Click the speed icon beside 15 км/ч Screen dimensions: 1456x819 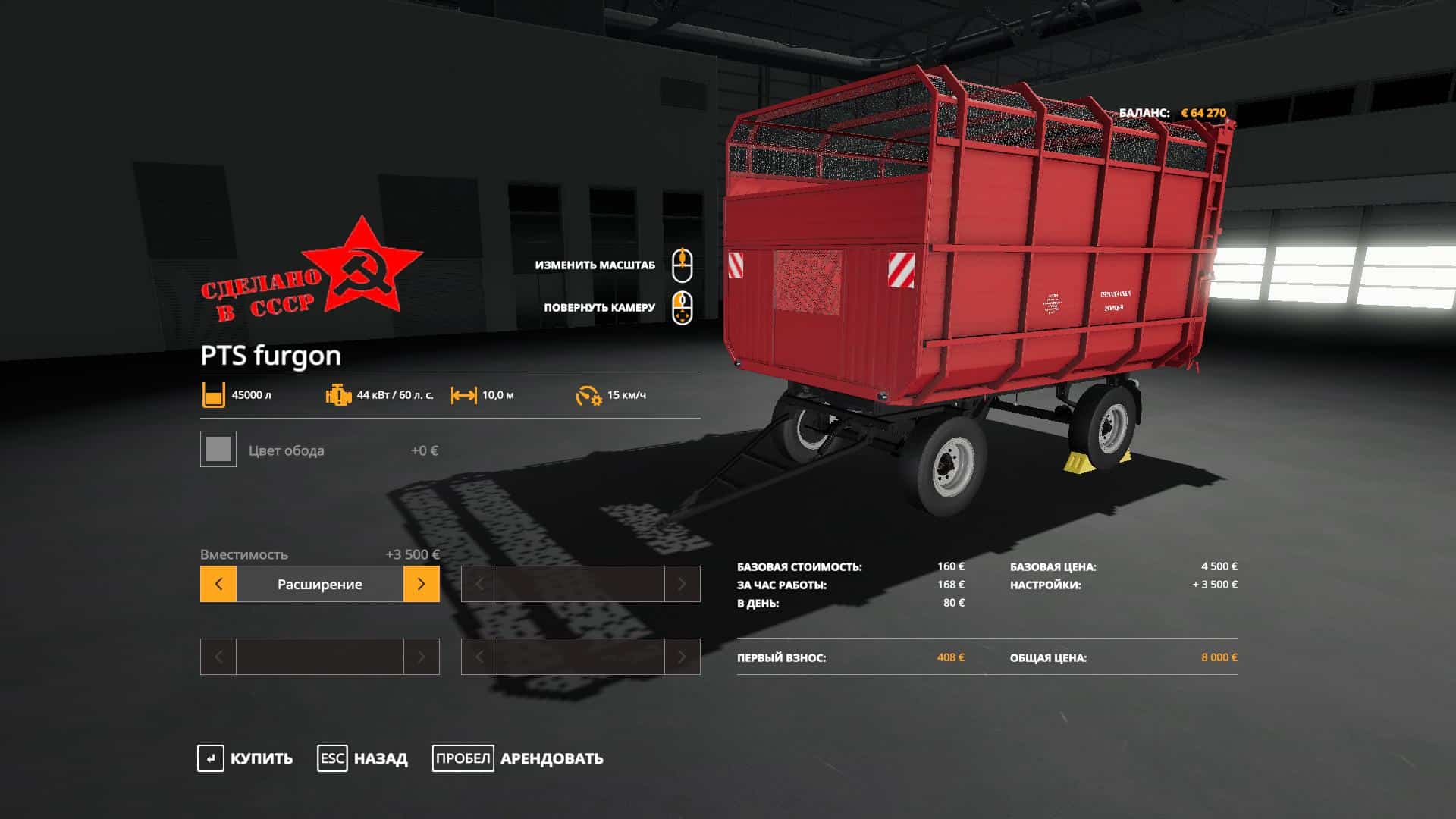588,394
